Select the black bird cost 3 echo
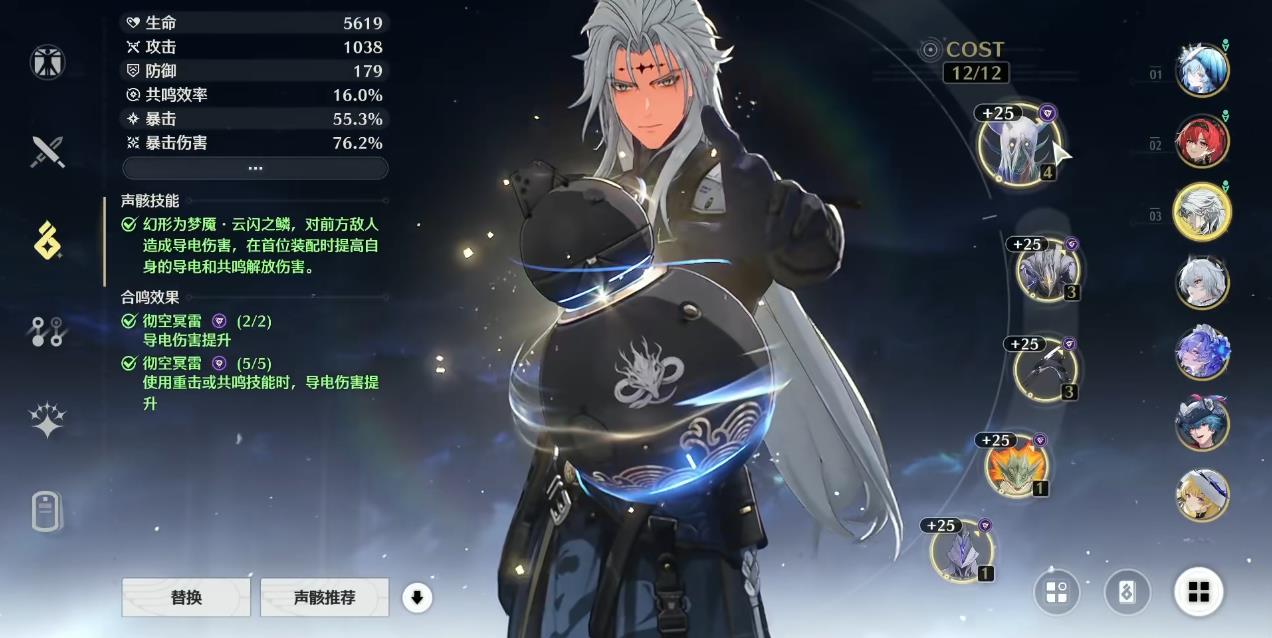The height and width of the screenshot is (638, 1272). tap(1044, 369)
